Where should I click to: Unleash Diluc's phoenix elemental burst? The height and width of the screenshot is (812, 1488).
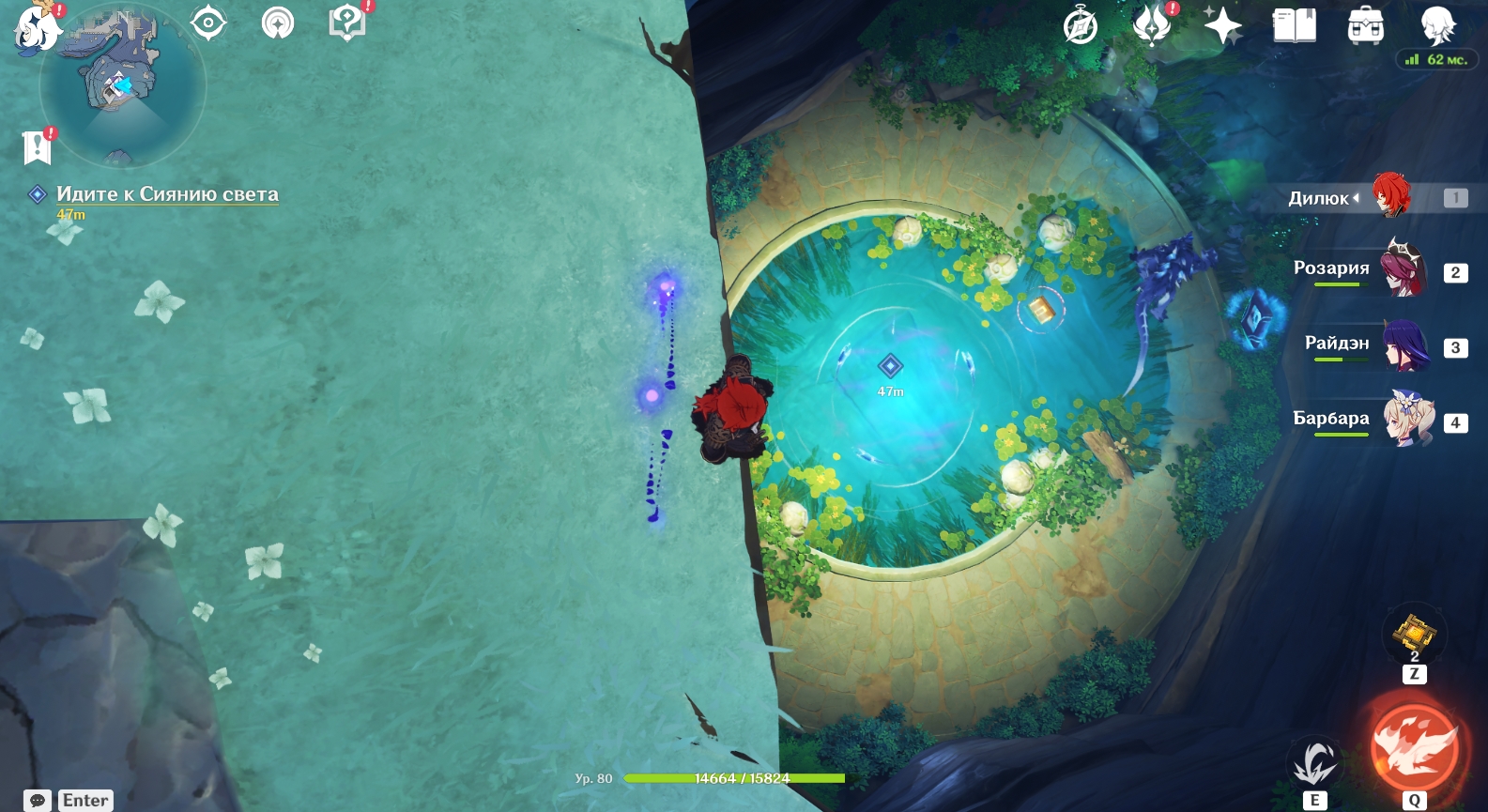(1414, 748)
